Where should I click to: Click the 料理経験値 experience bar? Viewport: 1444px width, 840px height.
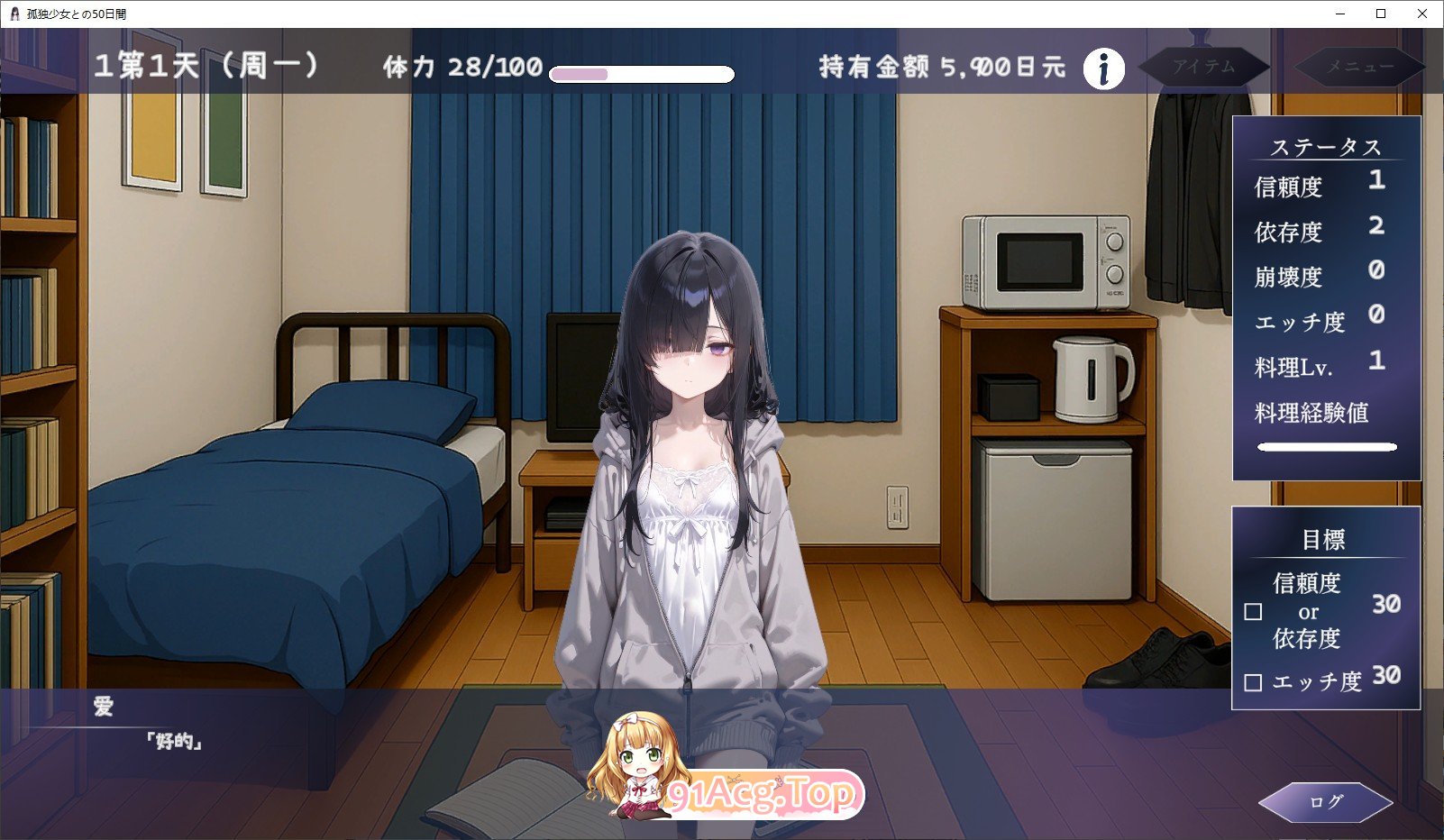click(1326, 444)
